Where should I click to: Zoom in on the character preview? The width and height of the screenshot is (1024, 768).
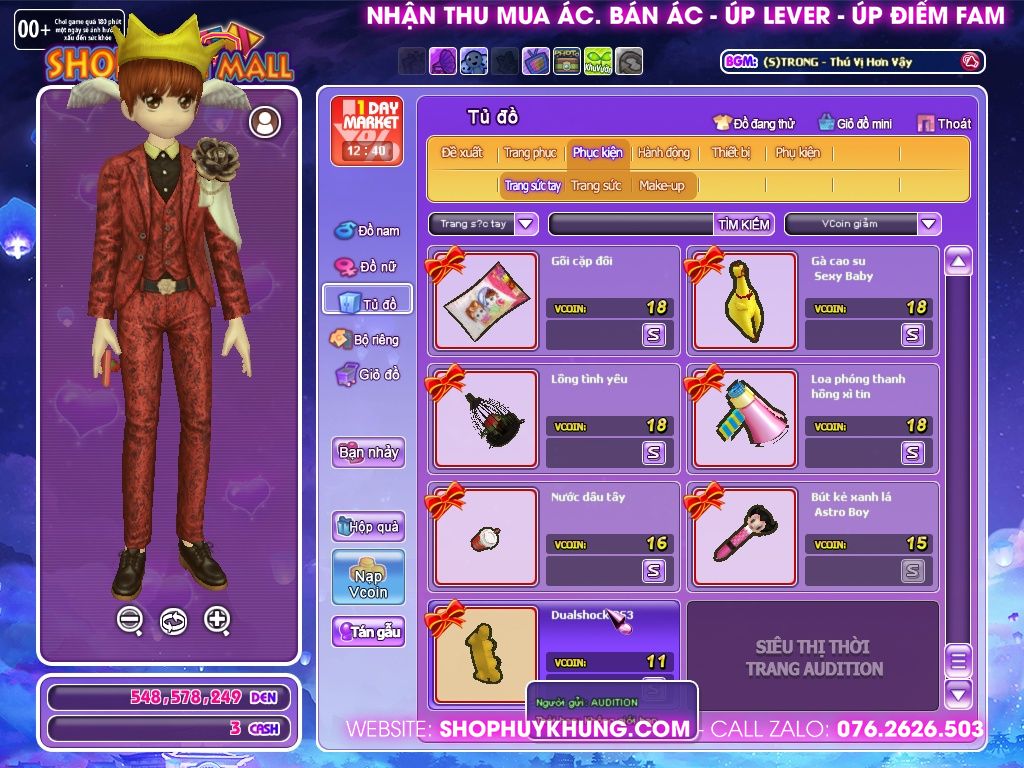tap(217, 620)
